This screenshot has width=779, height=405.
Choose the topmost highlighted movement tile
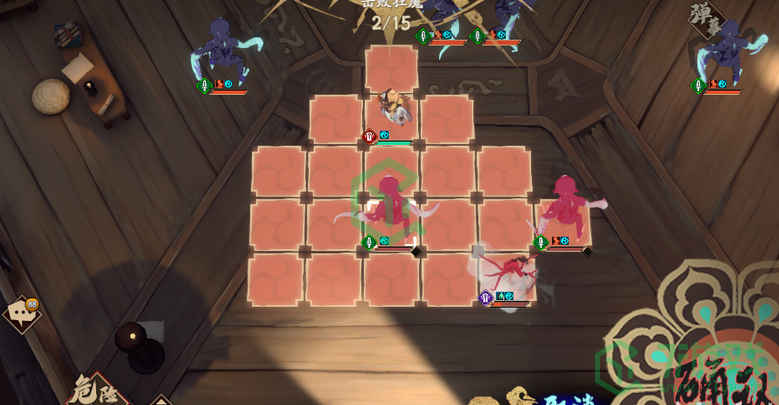pos(391,68)
